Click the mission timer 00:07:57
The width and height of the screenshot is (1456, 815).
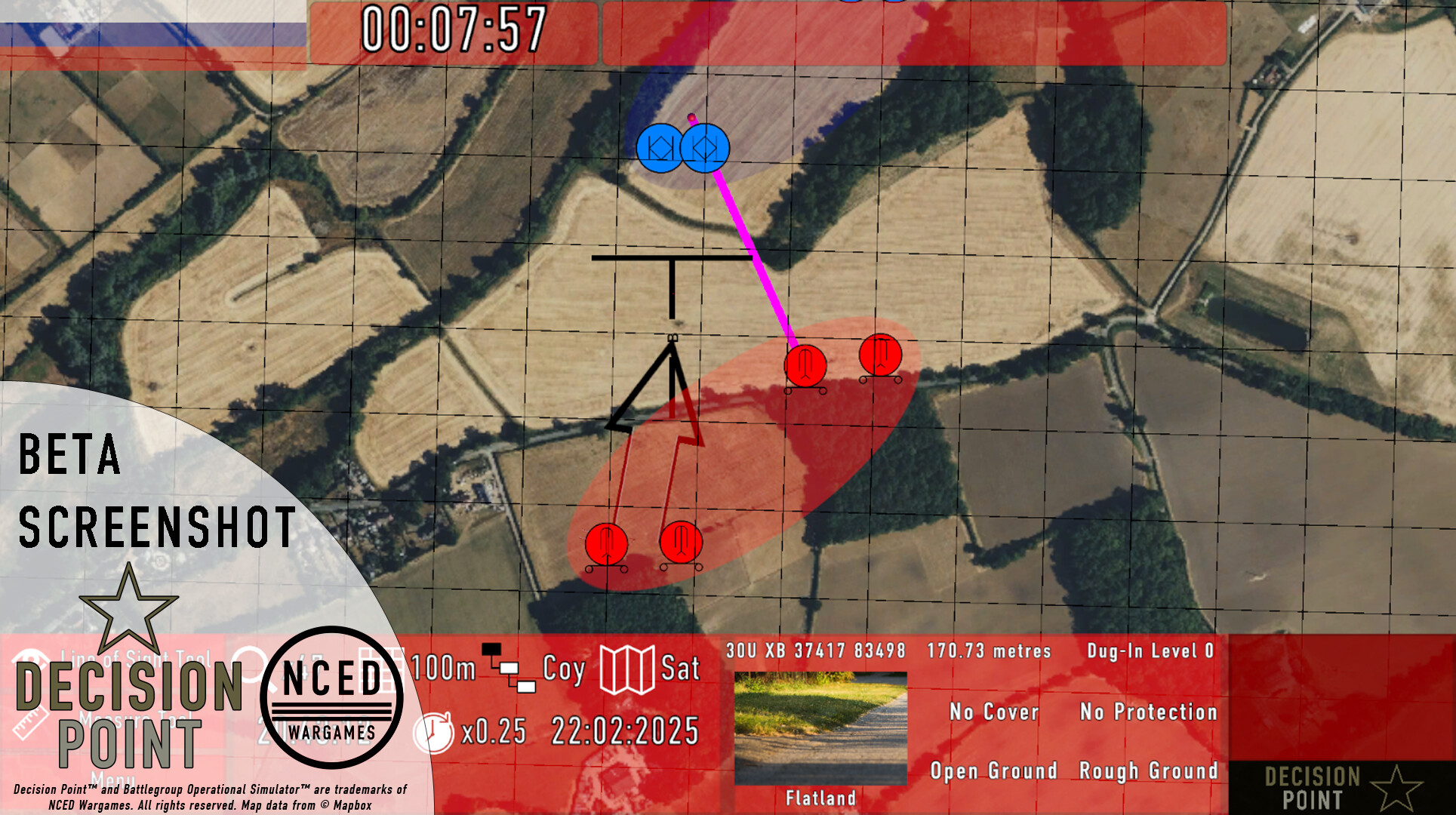(453, 27)
